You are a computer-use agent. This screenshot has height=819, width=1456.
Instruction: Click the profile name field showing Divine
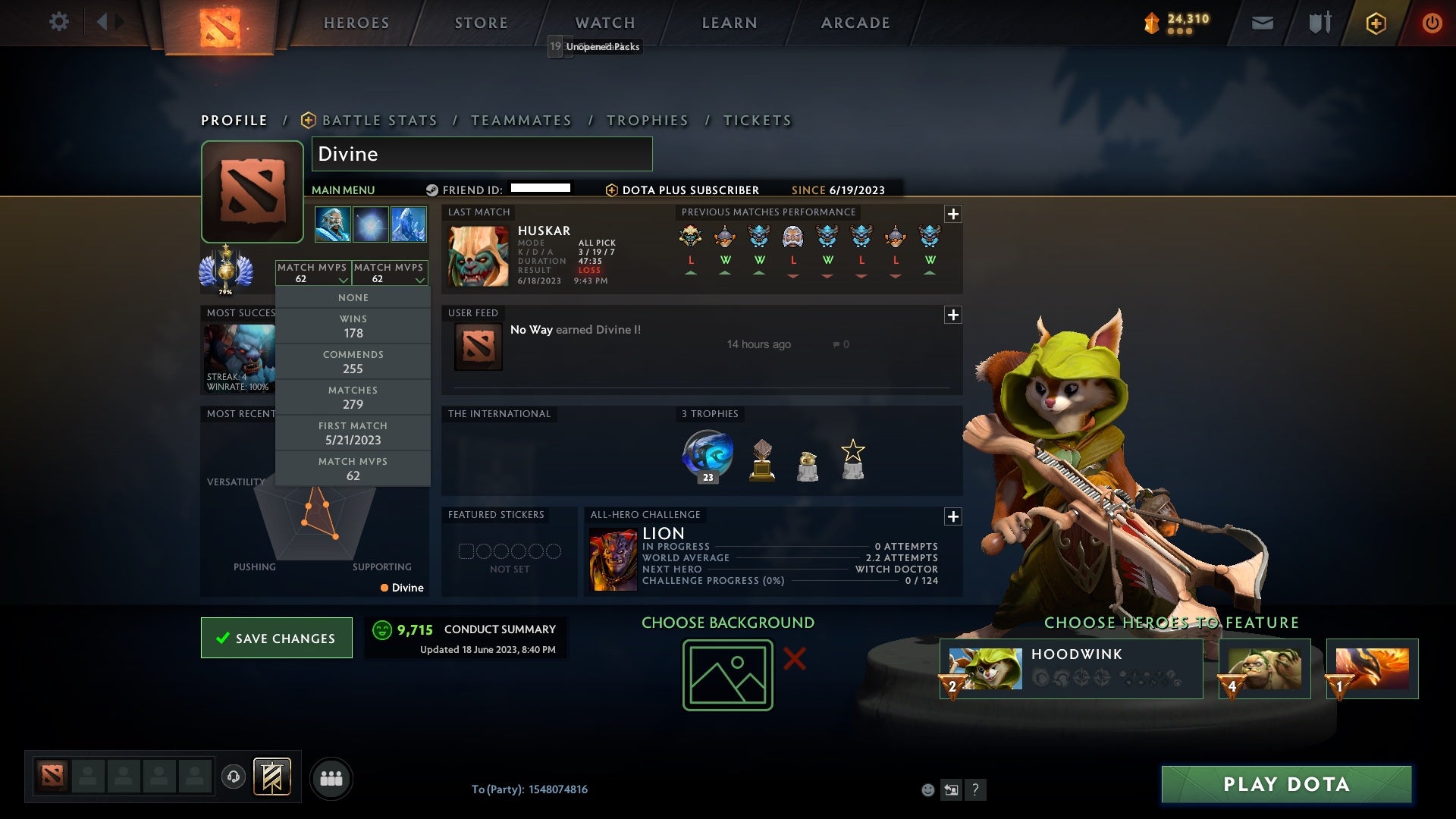point(482,154)
